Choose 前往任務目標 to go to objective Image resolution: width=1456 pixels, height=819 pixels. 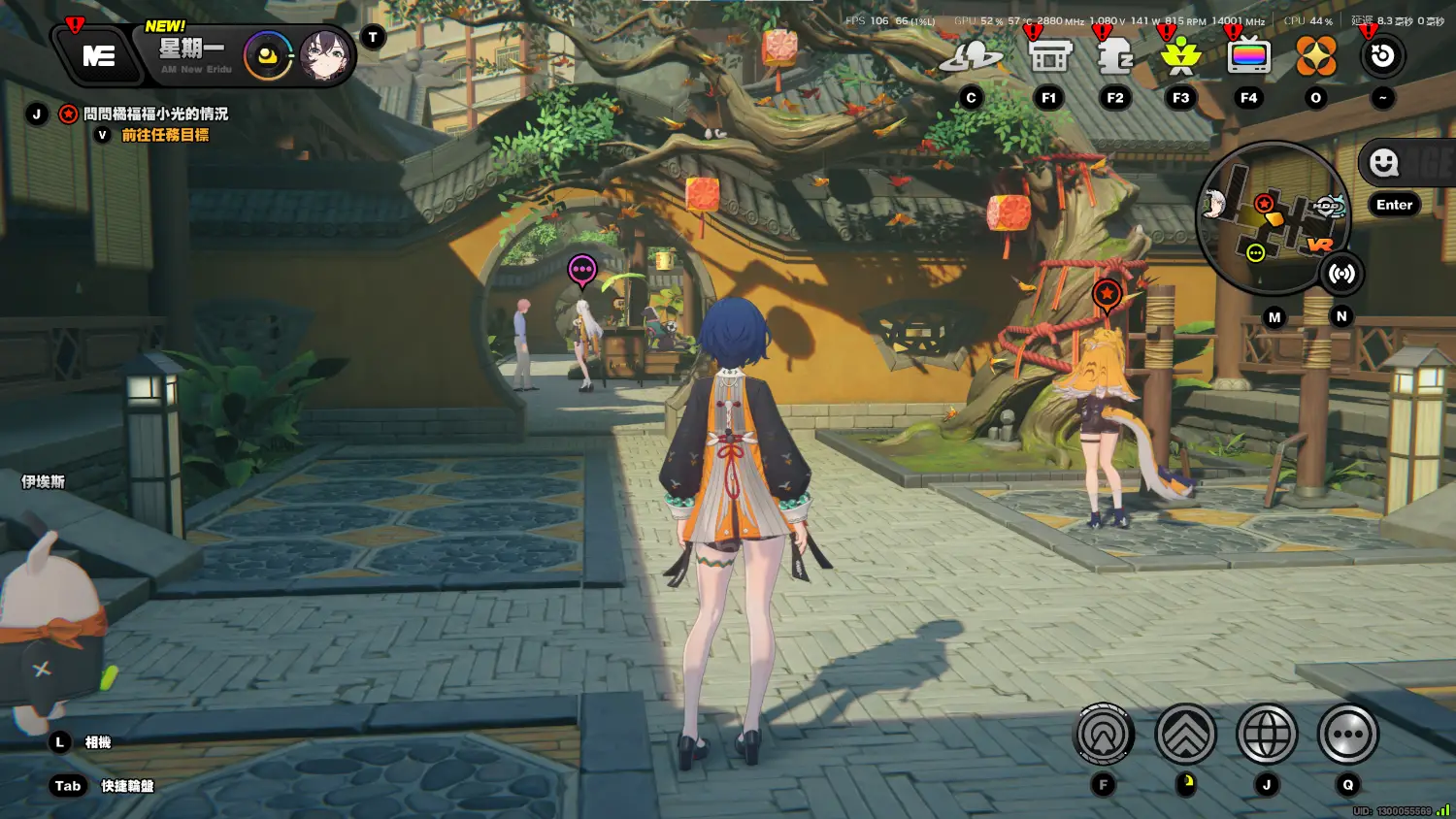click(165, 135)
